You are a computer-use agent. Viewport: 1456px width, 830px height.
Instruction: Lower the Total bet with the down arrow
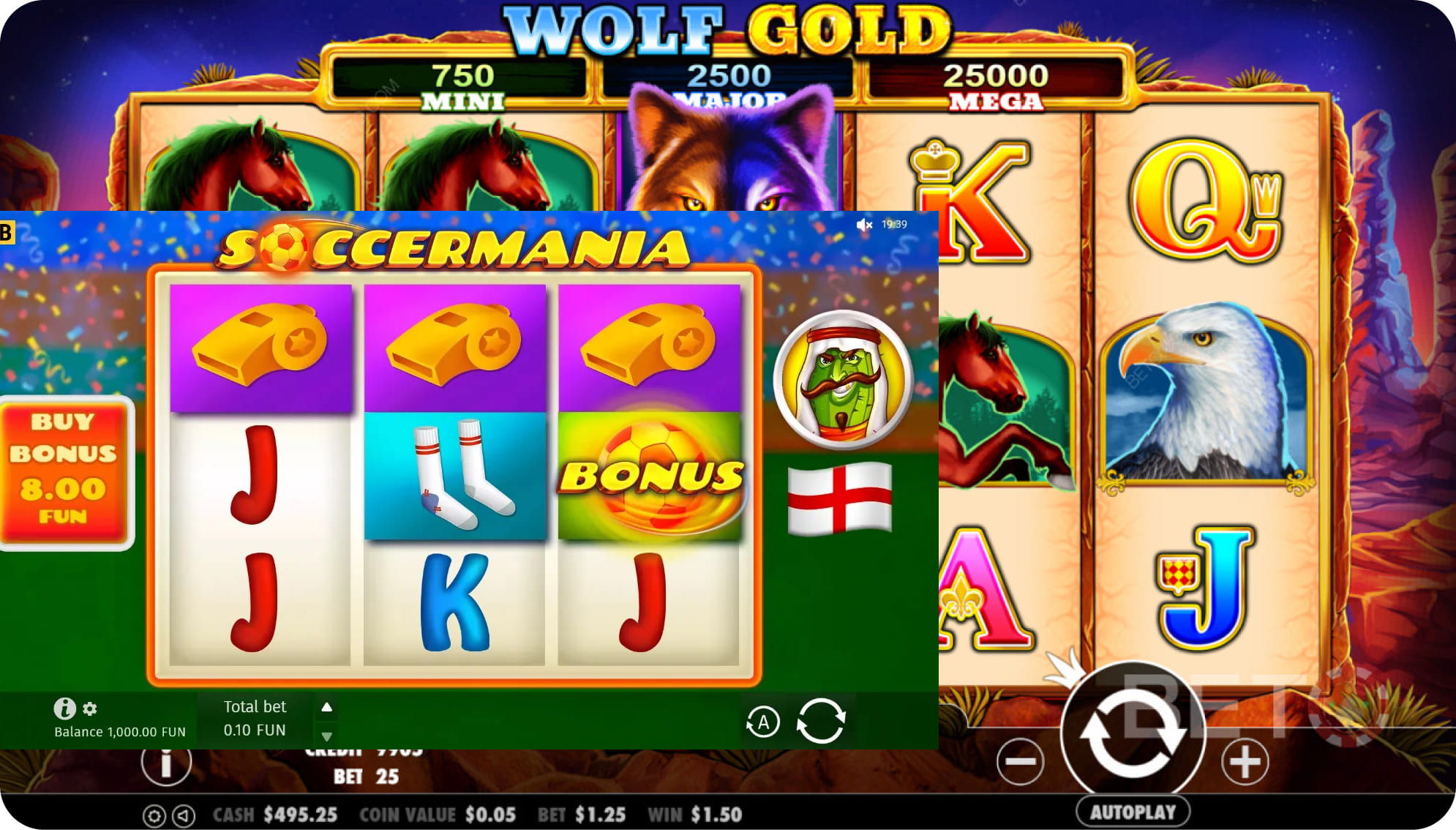click(x=327, y=736)
